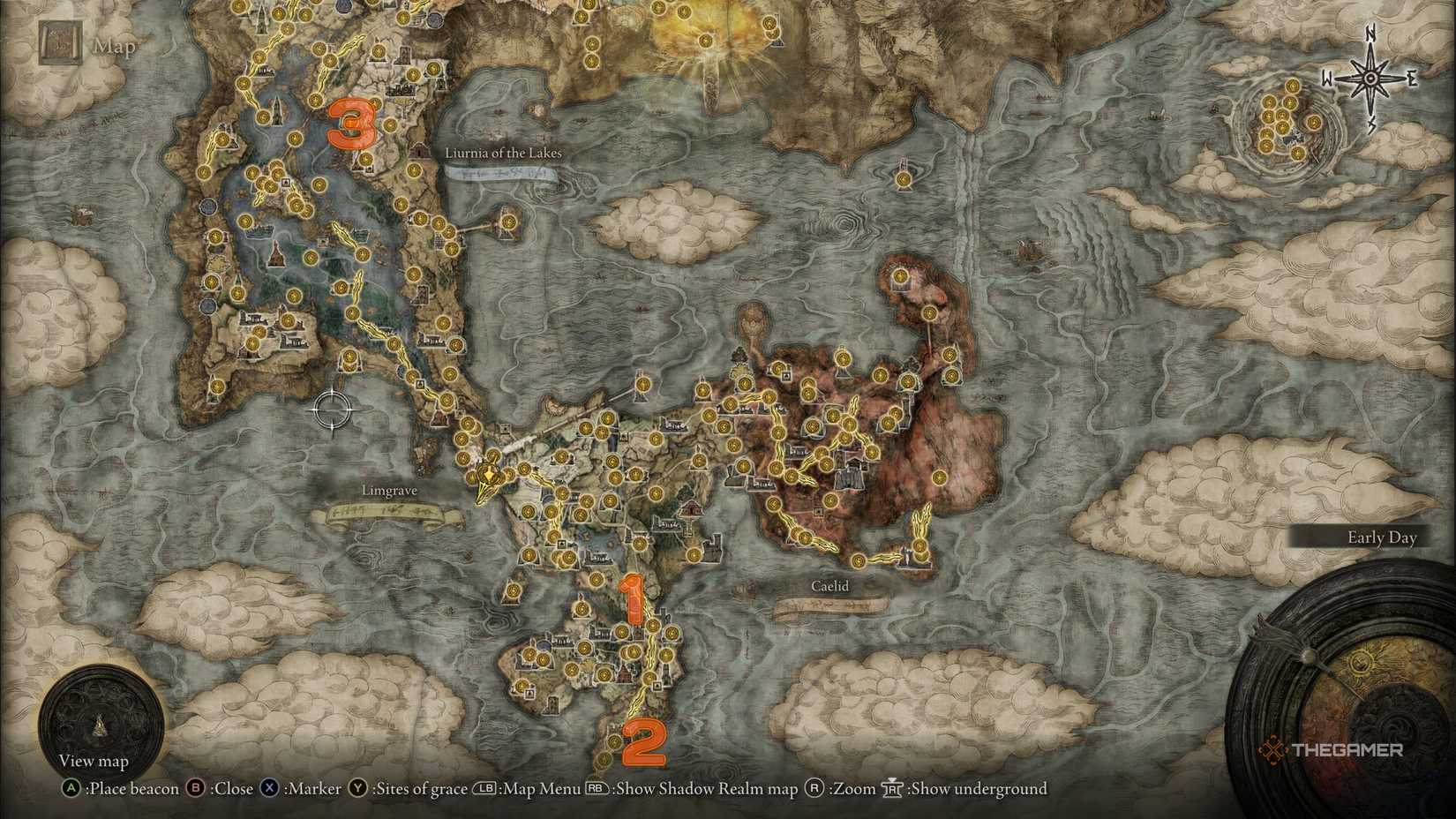The height and width of the screenshot is (819, 1456).
Task: Click the compass rose in the top-right corner
Action: pyautogui.click(x=1369, y=78)
